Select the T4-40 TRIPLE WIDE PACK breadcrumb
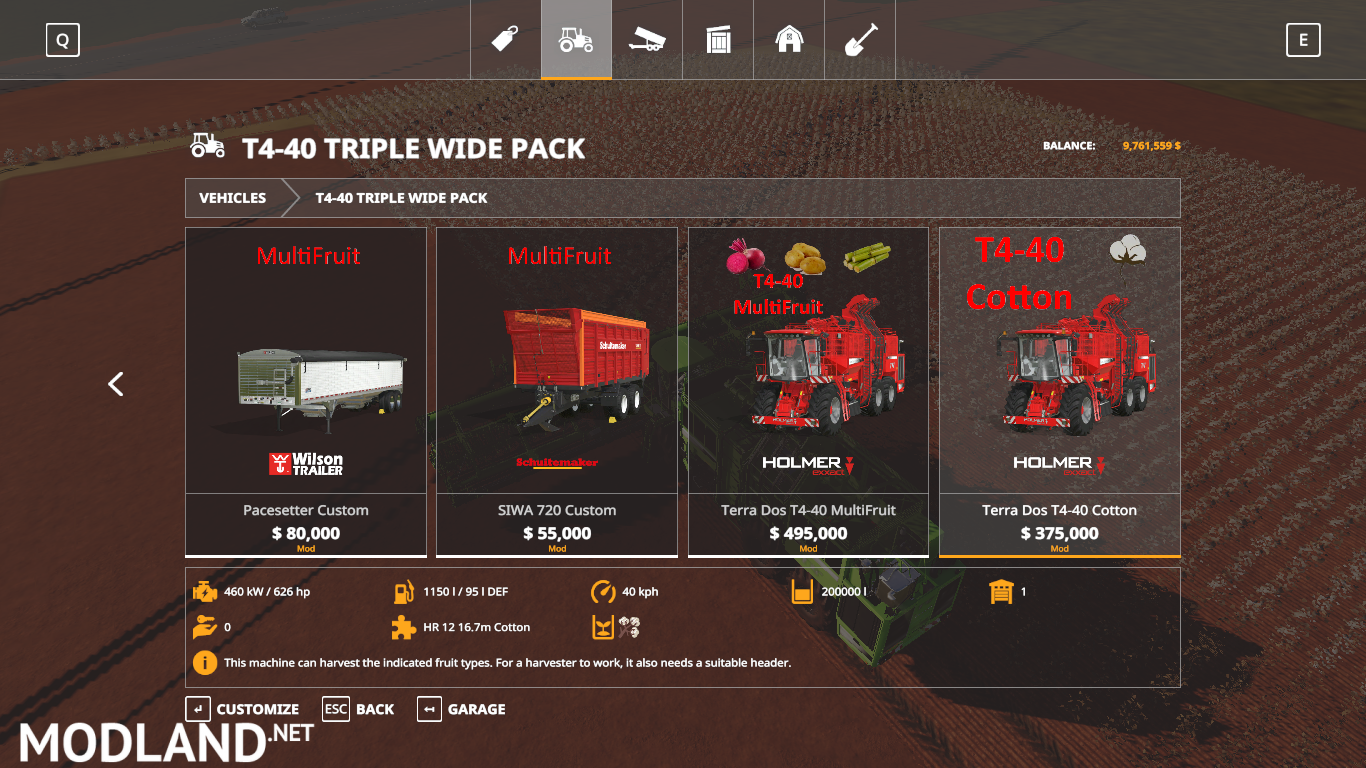The width and height of the screenshot is (1366, 768). pyautogui.click(x=400, y=197)
